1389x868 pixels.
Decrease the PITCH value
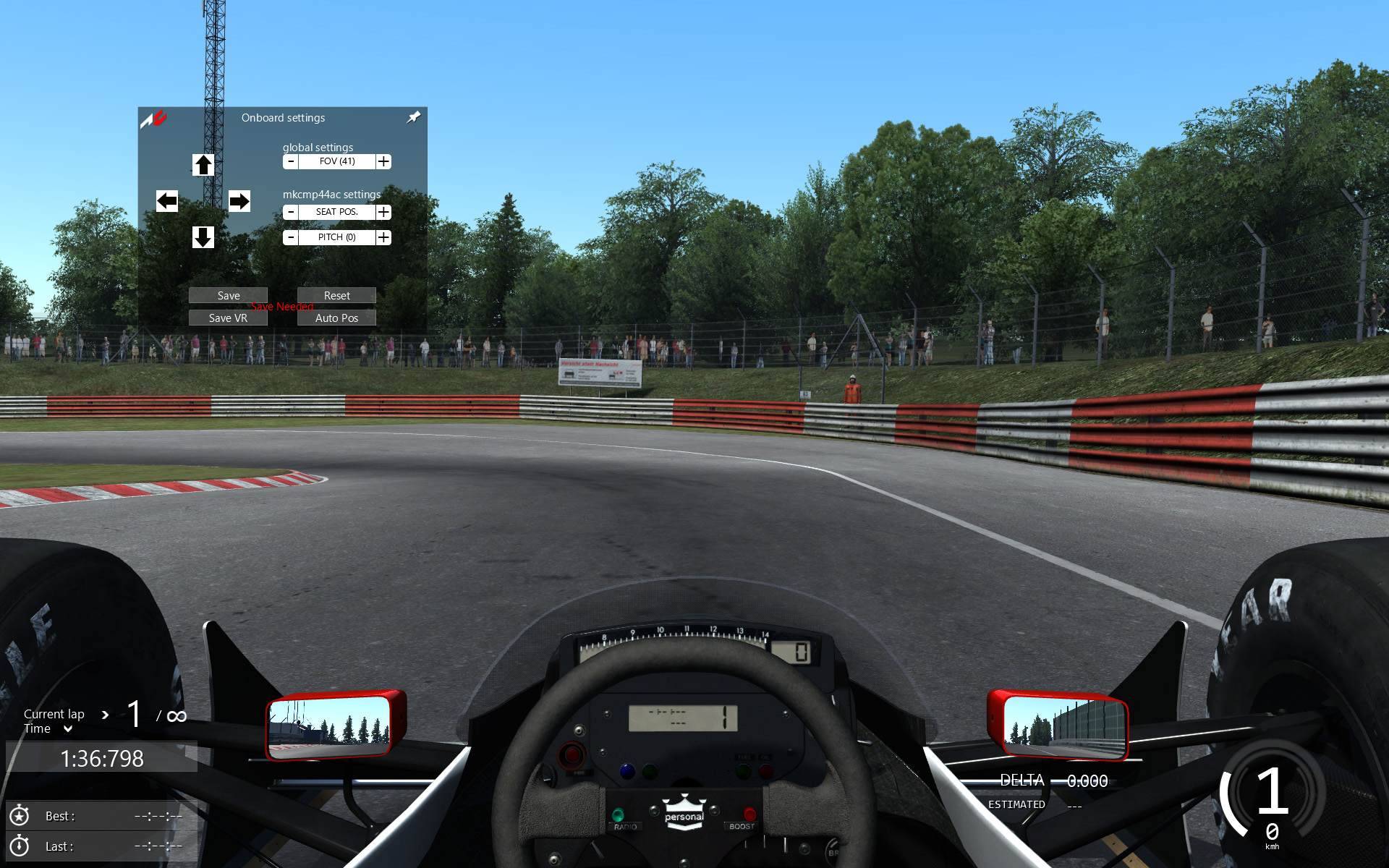(291, 237)
